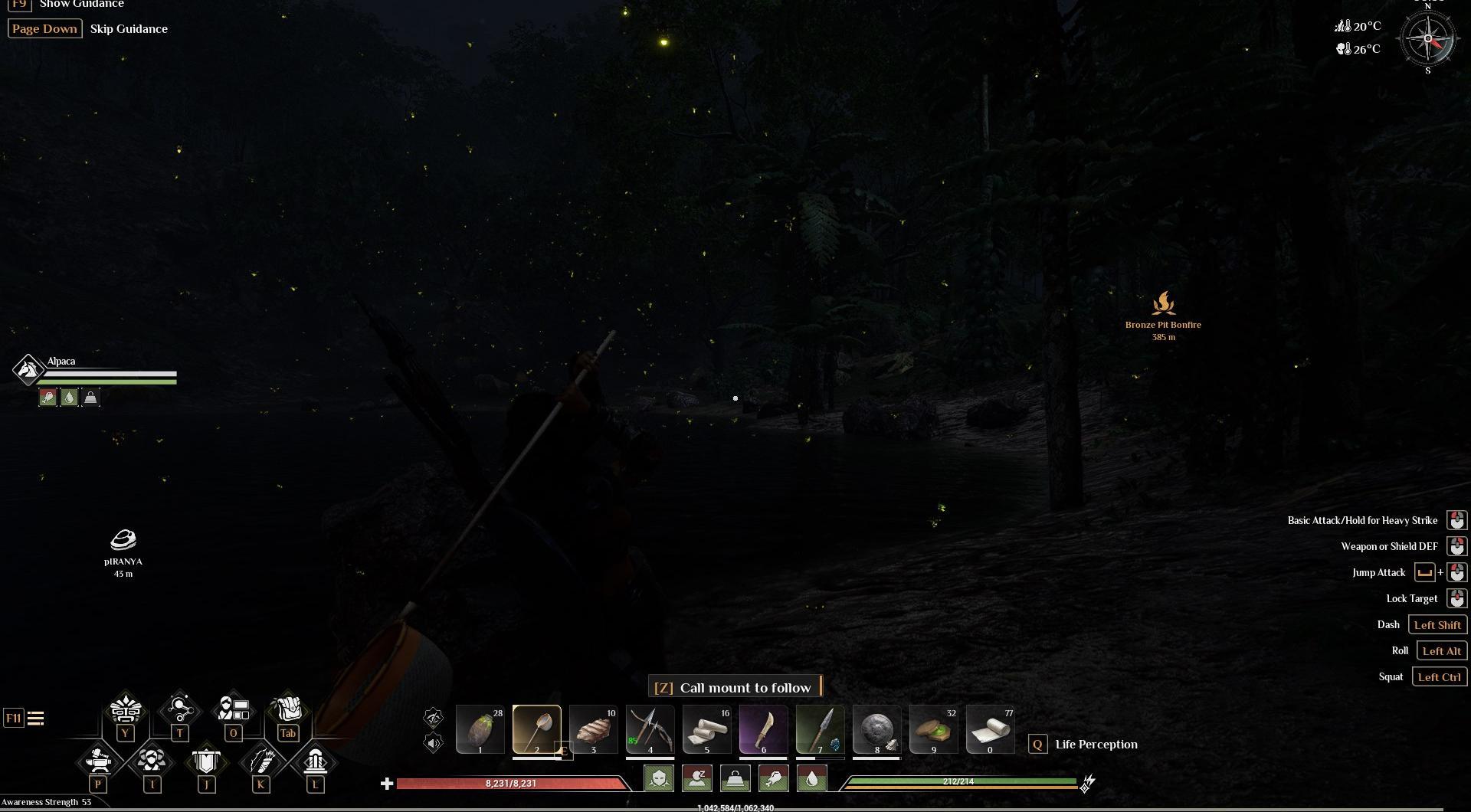The height and width of the screenshot is (812, 1471).
Task: Select the green paste bowl slot
Action: point(933,729)
